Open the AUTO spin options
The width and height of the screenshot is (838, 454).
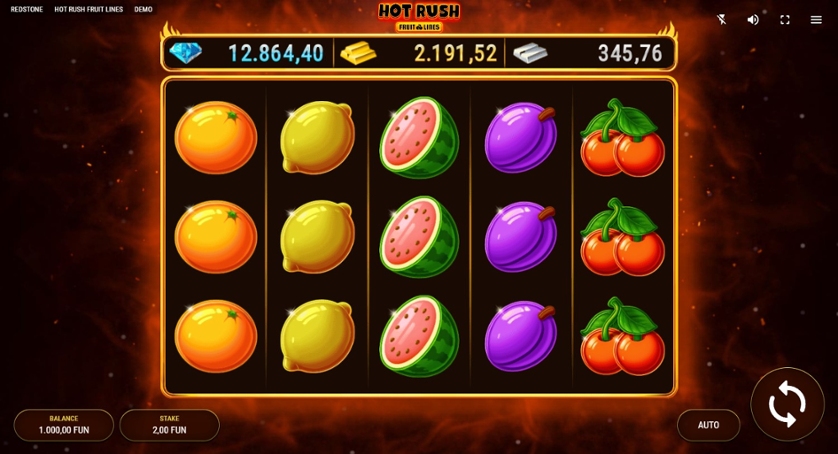708,425
